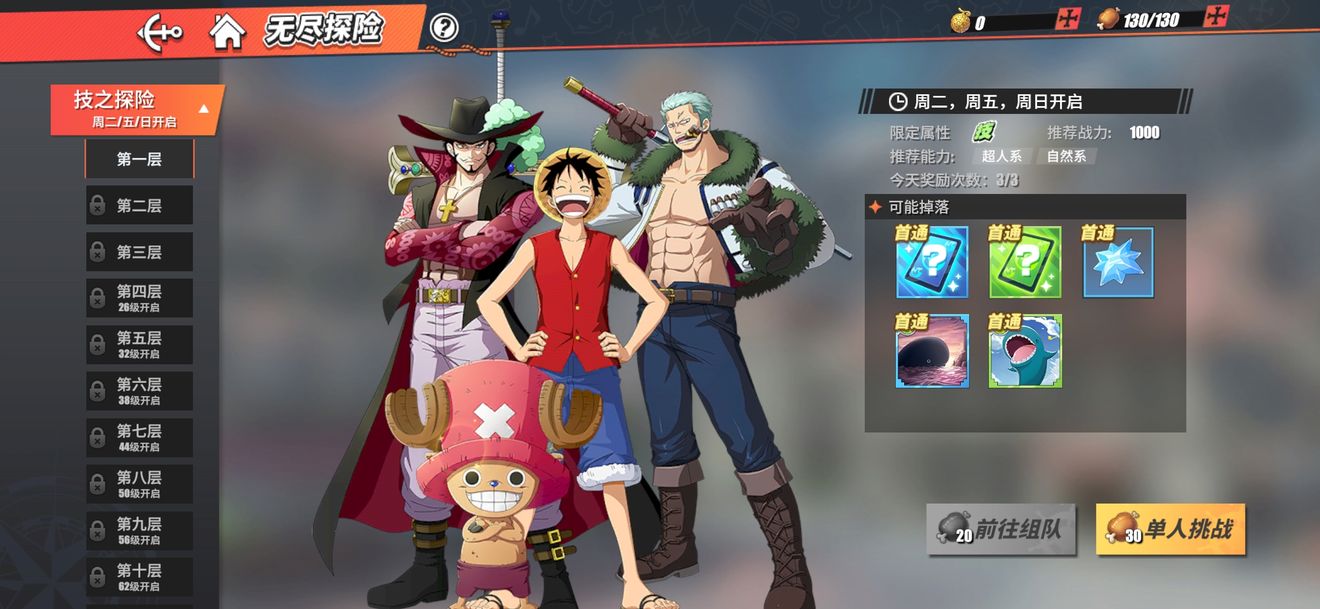
Task: Choose the locked 第二层 floor
Action: 139,205
